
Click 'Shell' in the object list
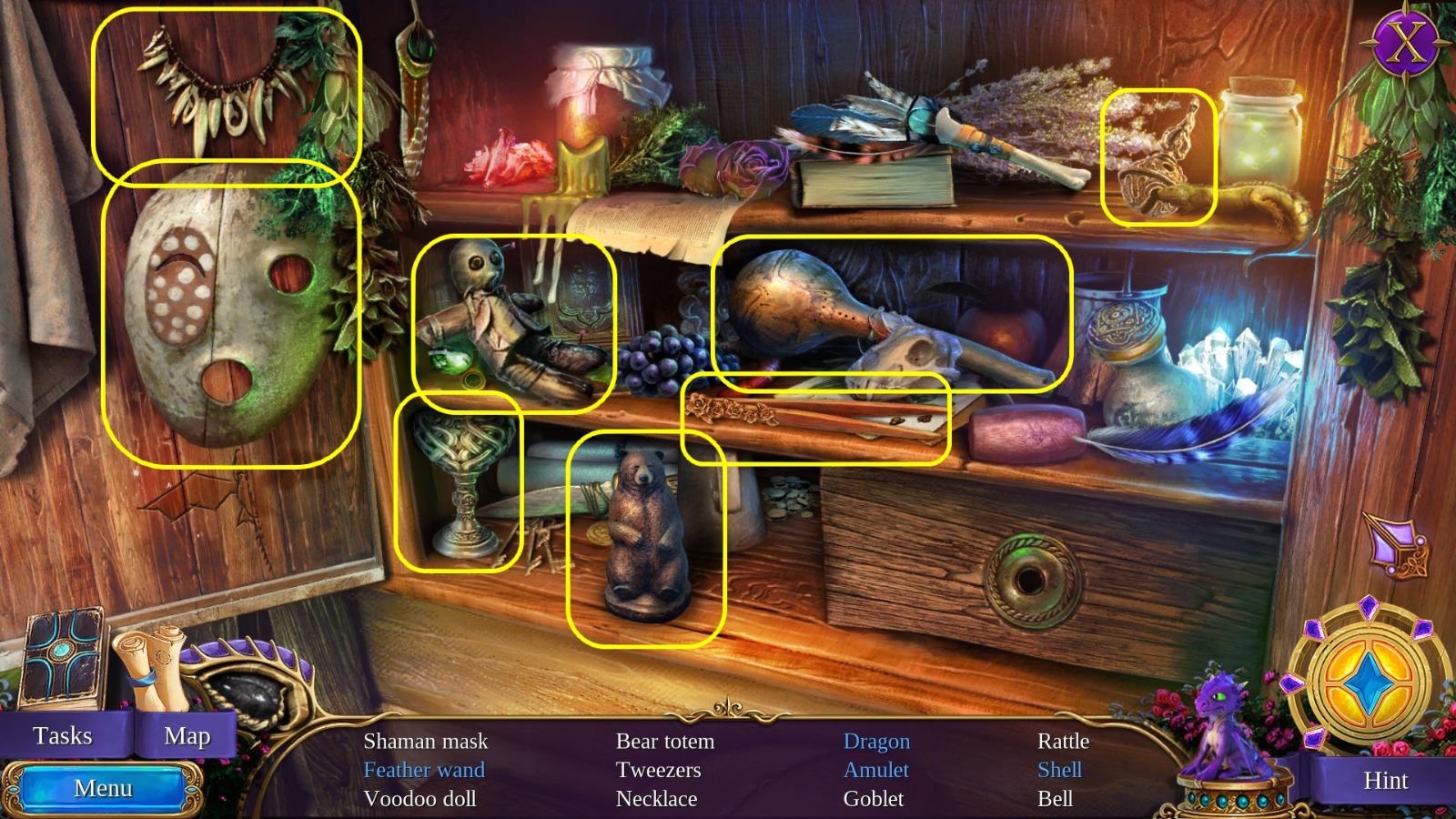tap(1059, 770)
